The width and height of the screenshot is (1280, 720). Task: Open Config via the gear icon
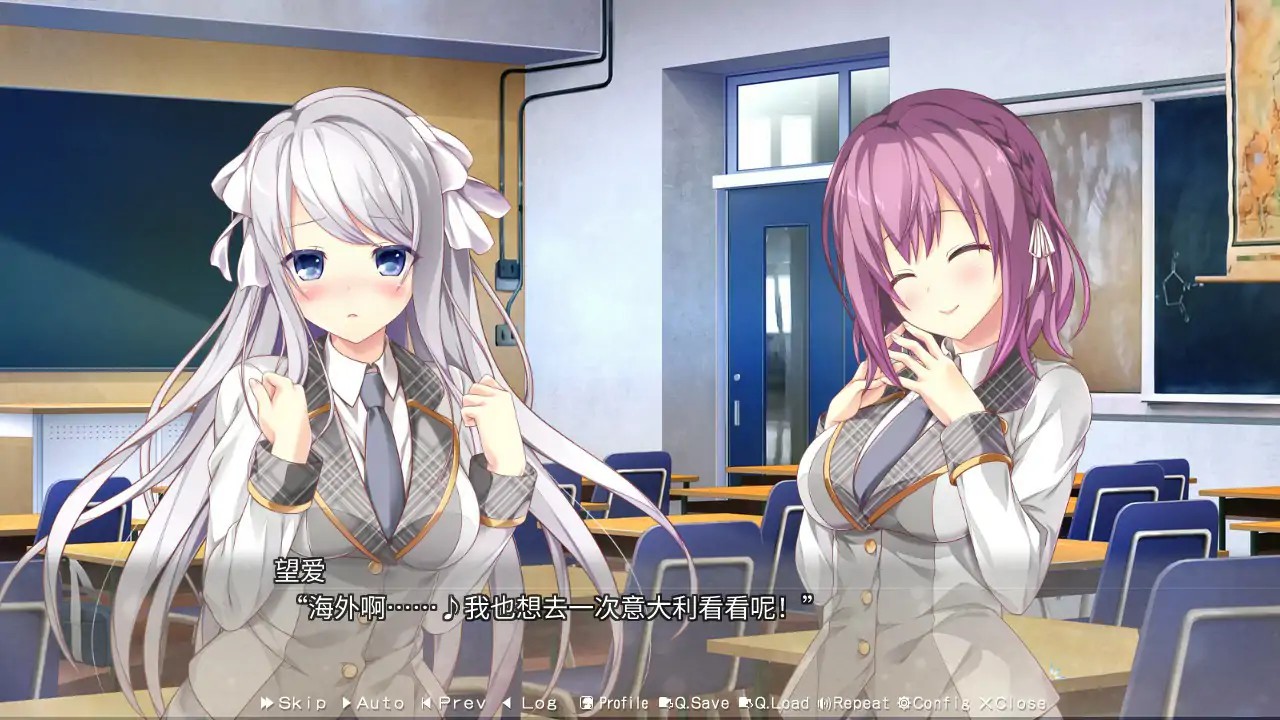905,703
